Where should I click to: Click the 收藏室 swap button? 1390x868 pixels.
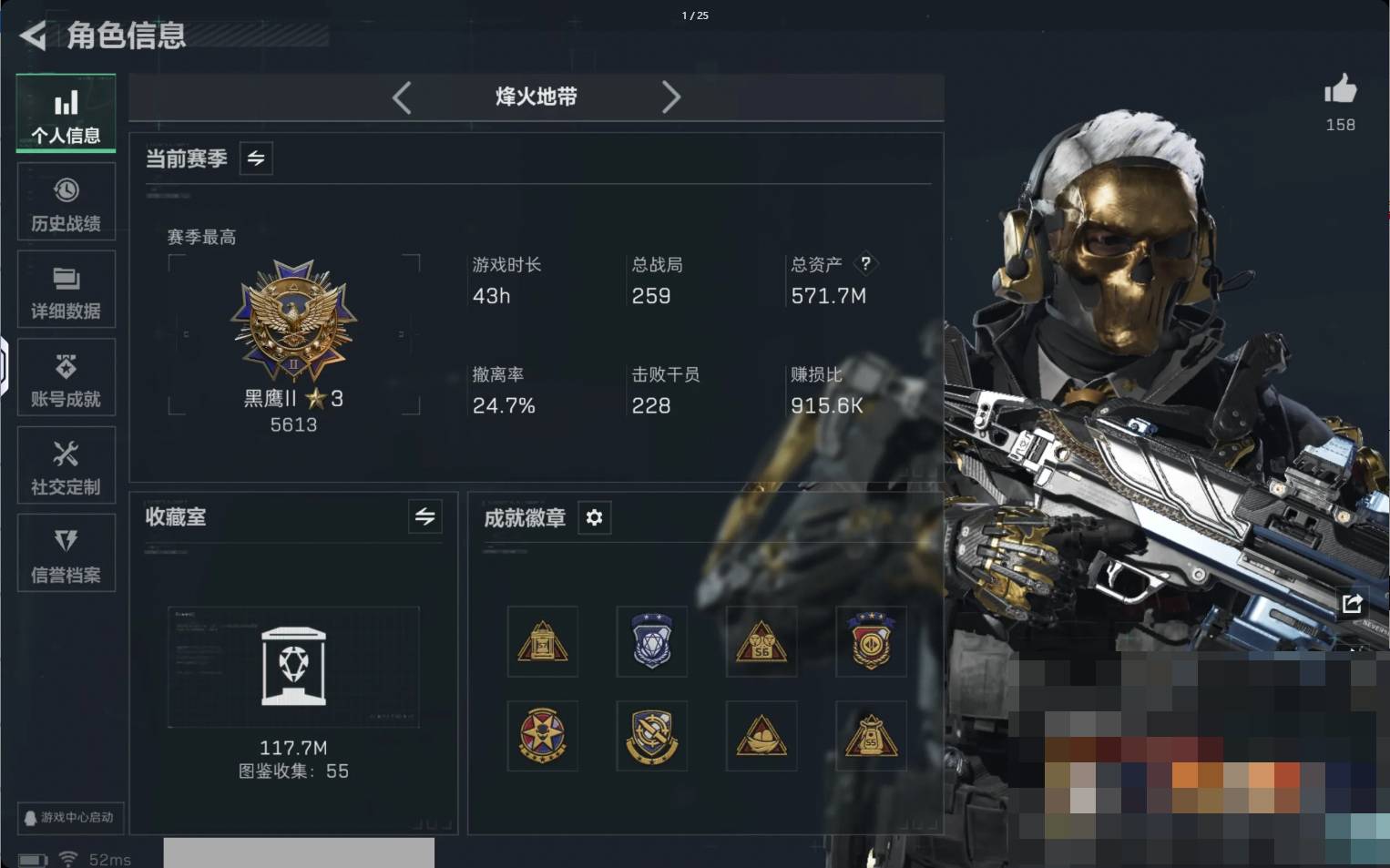pyautogui.click(x=424, y=516)
